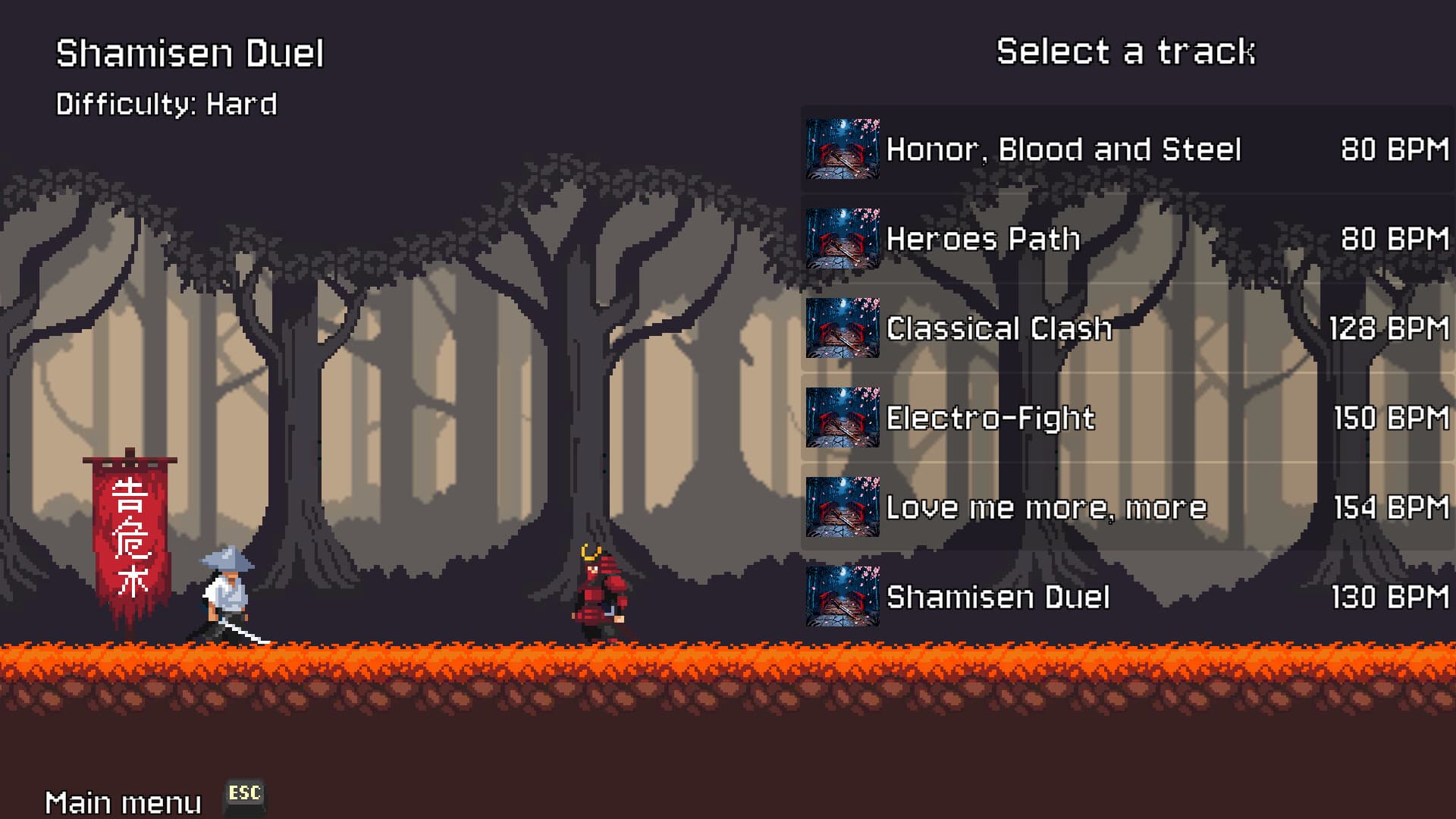This screenshot has width=1456, height=819.
Task: Click the Honor, Blood and Steel track thumbnail
Action: pos(842,149)
